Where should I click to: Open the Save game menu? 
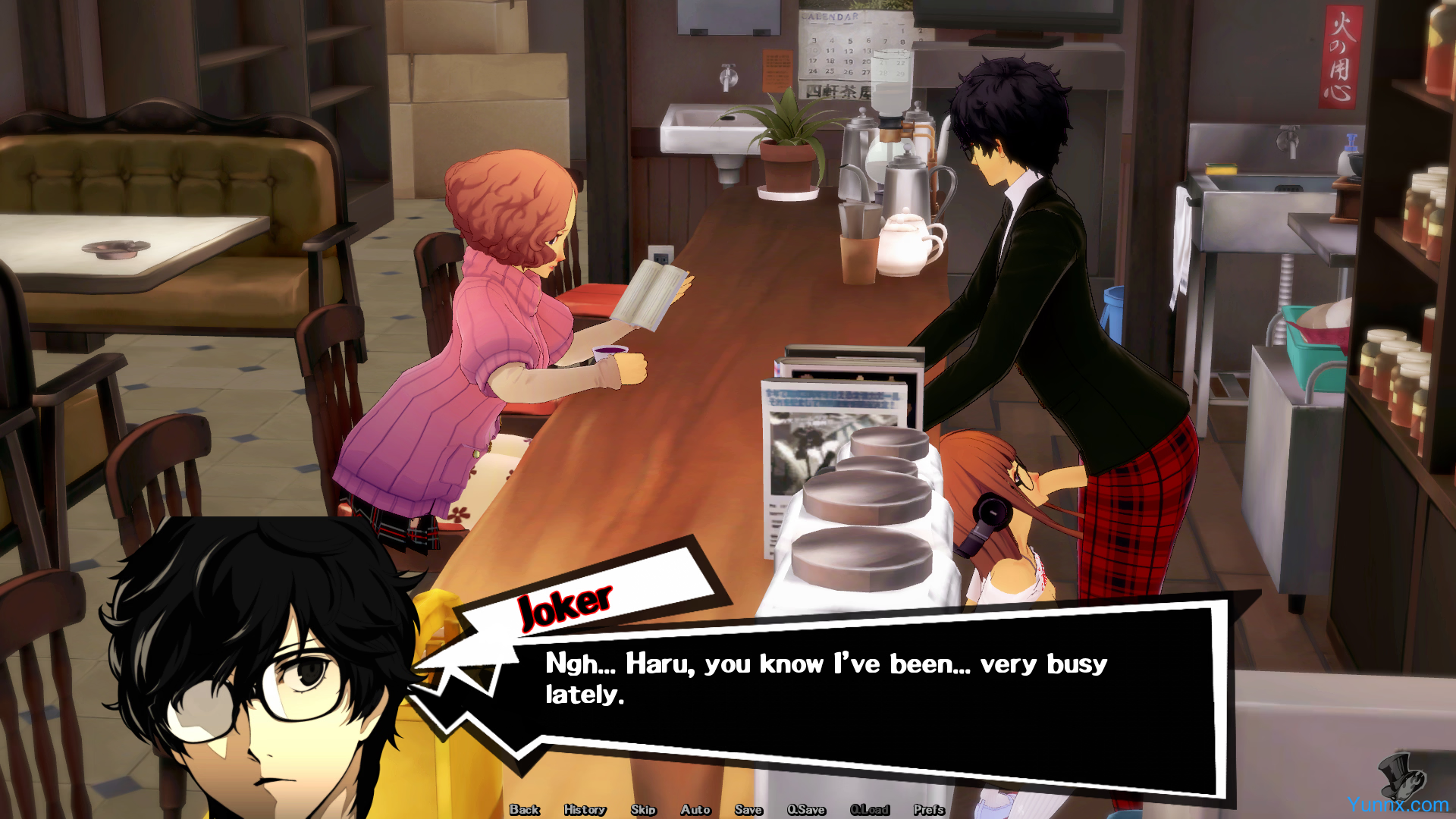748,809
